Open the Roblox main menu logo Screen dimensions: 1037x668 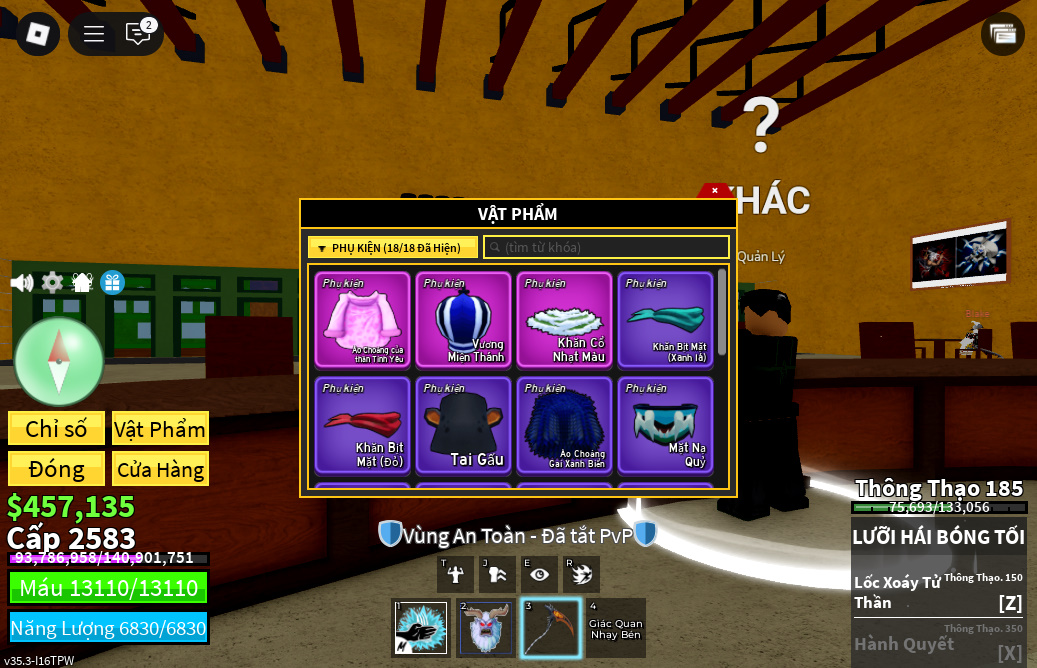38,34
